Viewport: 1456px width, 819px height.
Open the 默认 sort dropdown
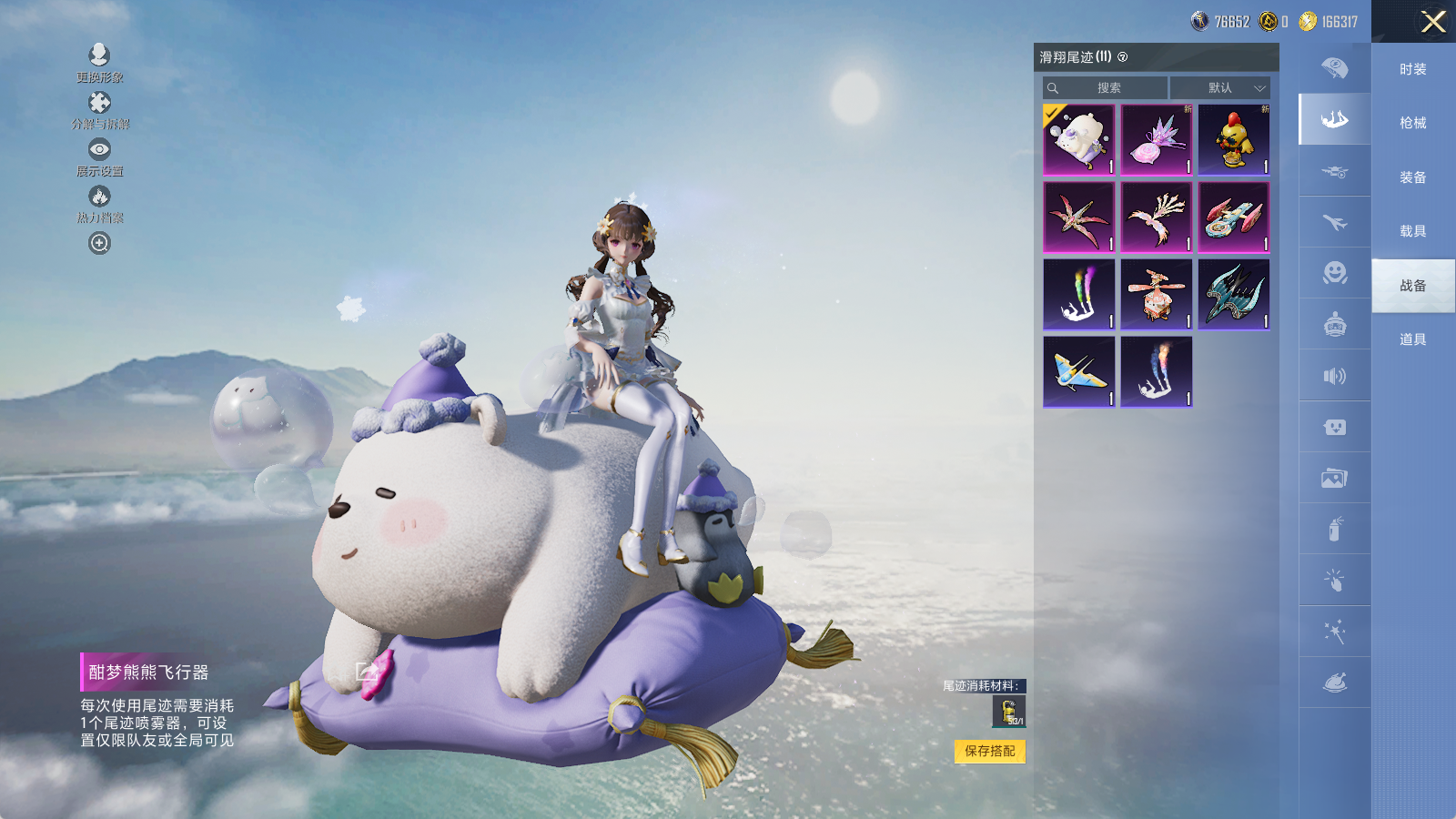[x=1219, y=88]
